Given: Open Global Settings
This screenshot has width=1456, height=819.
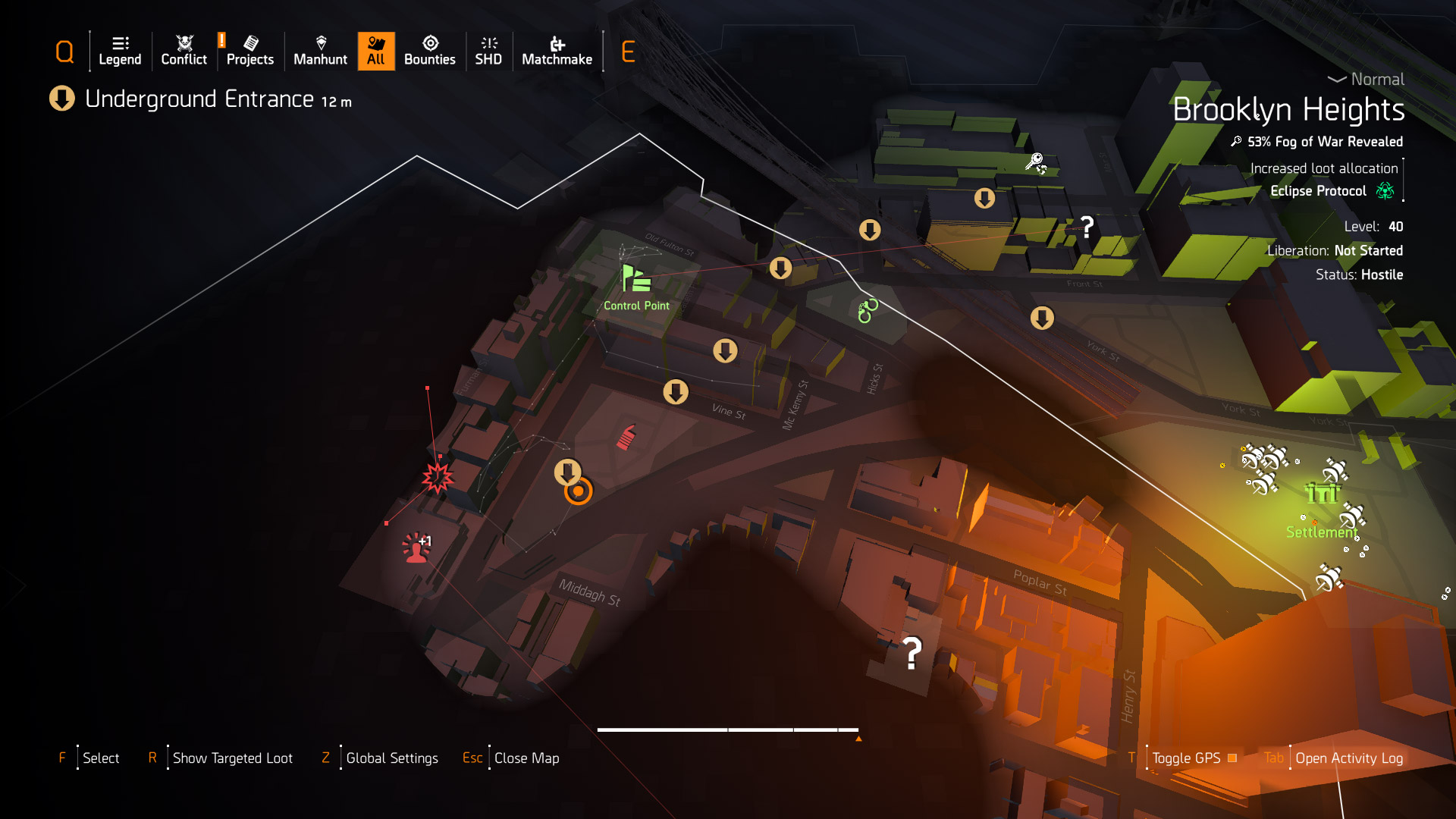Looking at the screenshot, I should 391,758.
